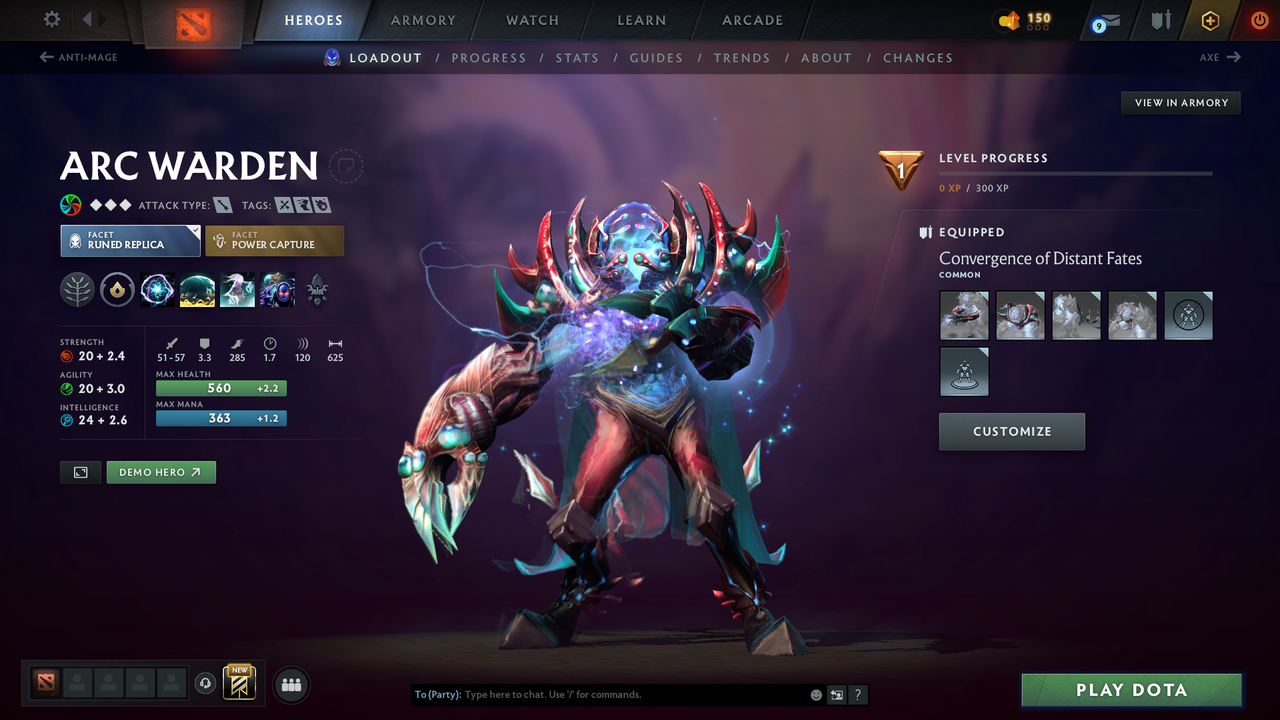Click Spark Wraith ability icon
Image resolution: width=1280 pixels, height=720 pixels.
click(x=237, y=290)
